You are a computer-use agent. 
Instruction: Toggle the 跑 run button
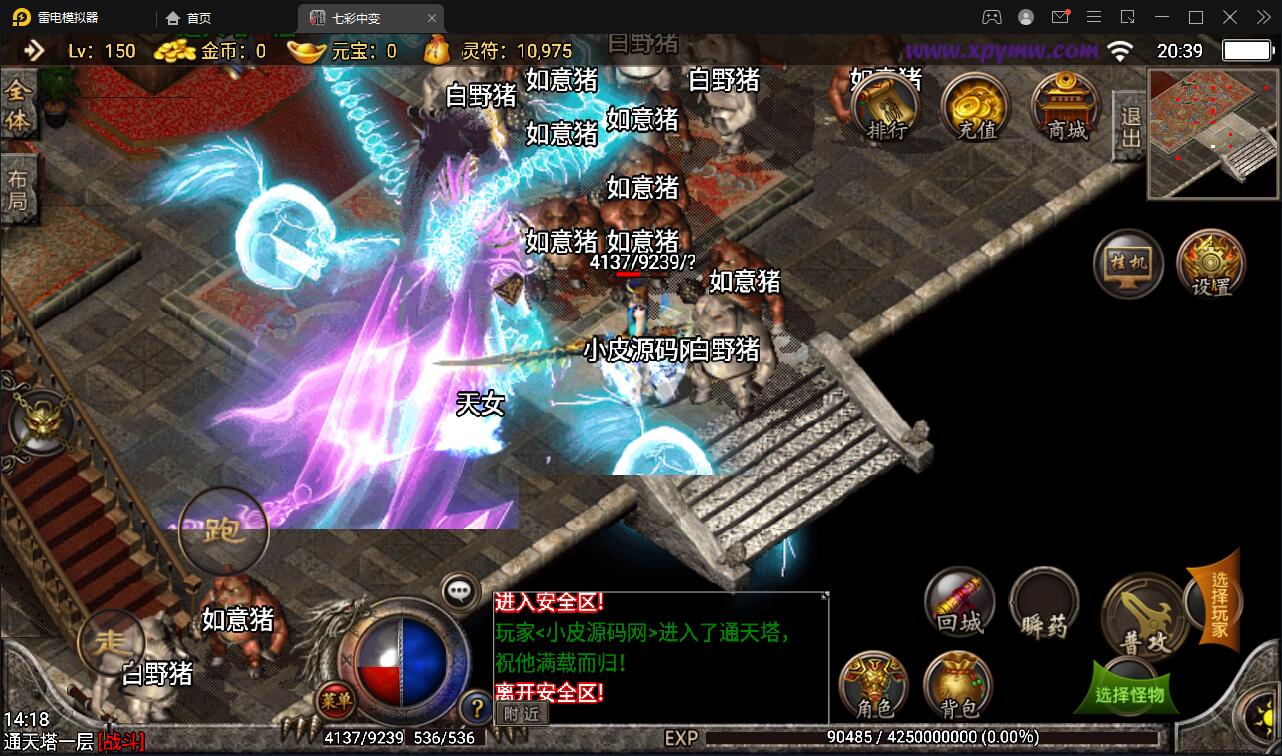click(223, 531)
